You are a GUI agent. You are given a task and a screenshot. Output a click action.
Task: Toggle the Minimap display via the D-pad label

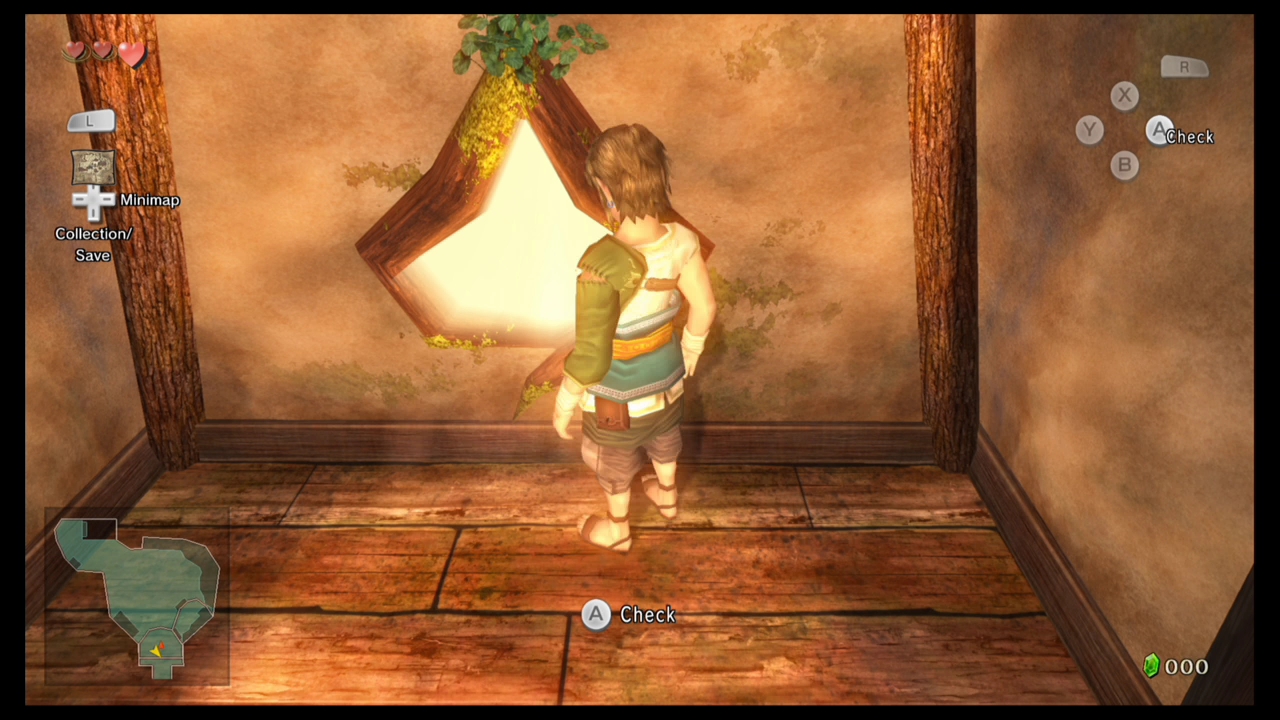[150, 200]
